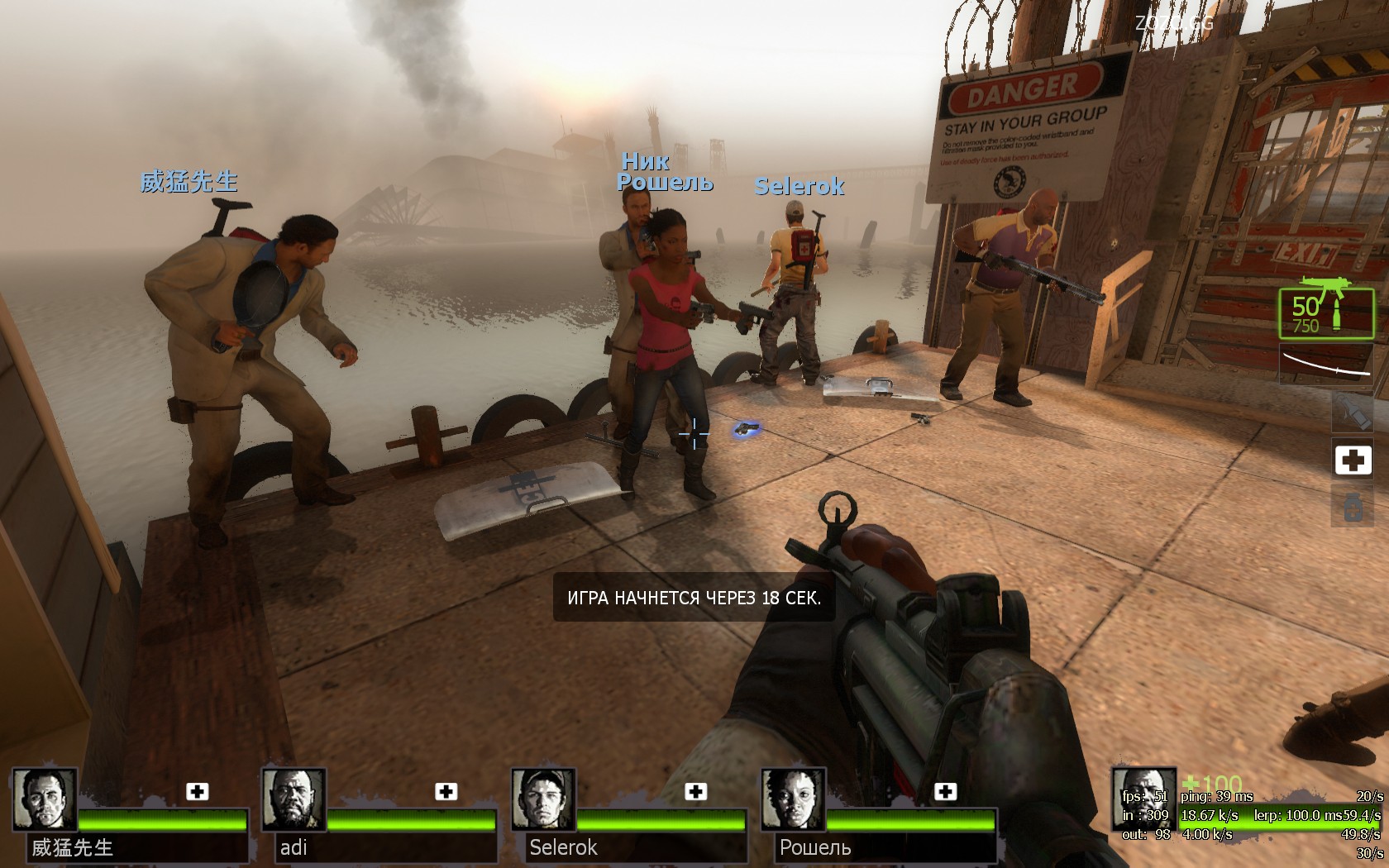The width and height of the screenshot is (1389, 868).
Task: Select teammate 威猛先生's portrait
Action: tap(45, 799)
